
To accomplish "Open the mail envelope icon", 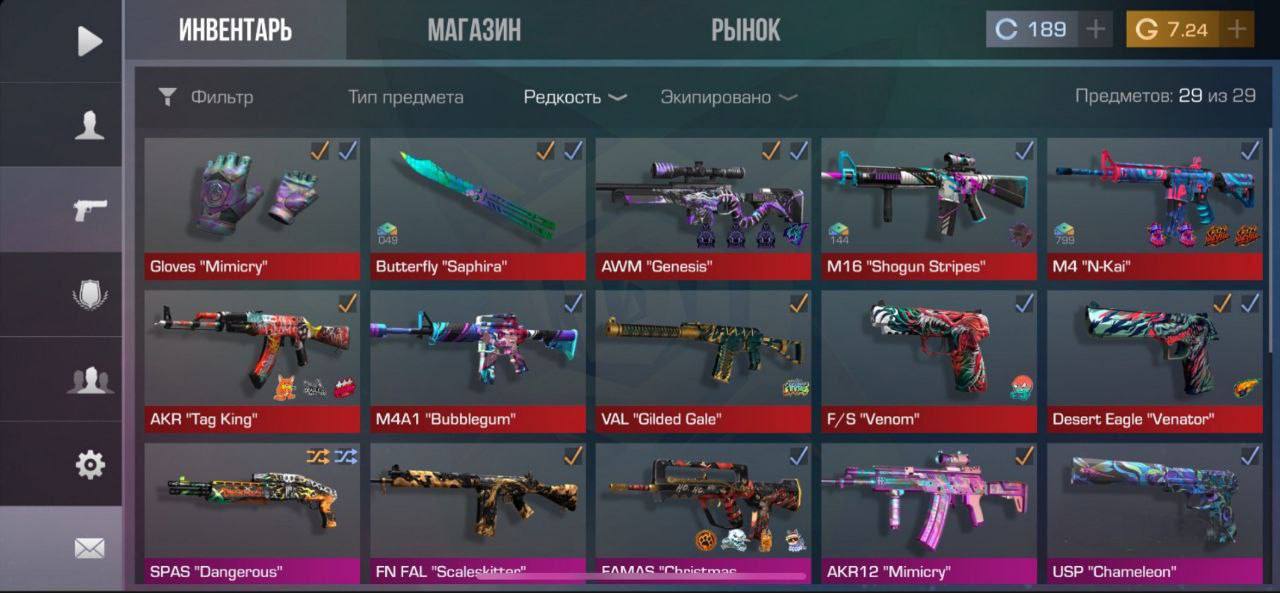I will pos(90,548).
